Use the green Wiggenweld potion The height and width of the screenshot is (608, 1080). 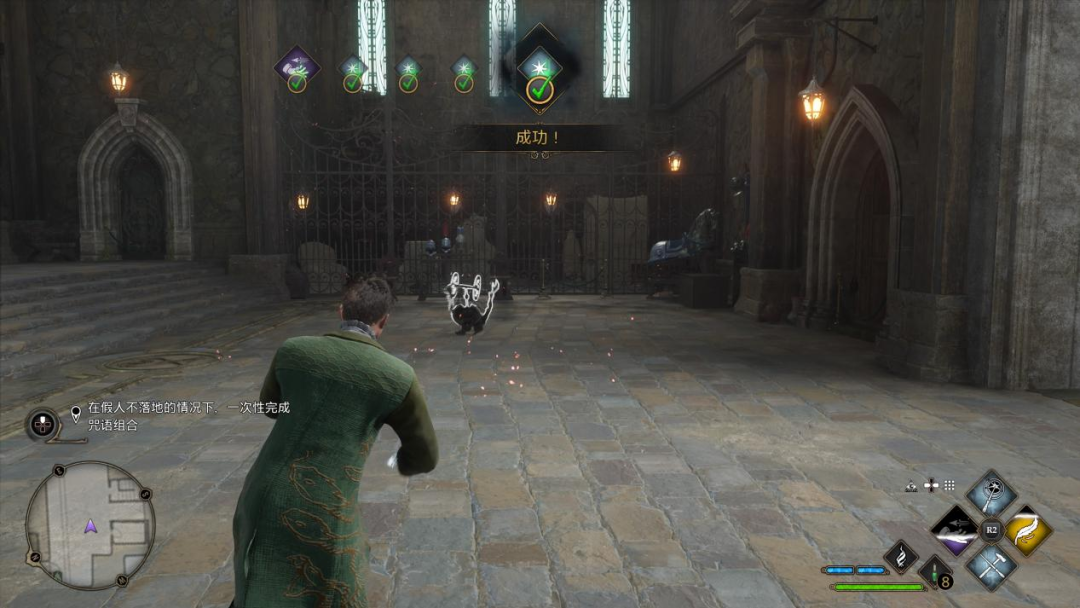(x=935, y=574)
